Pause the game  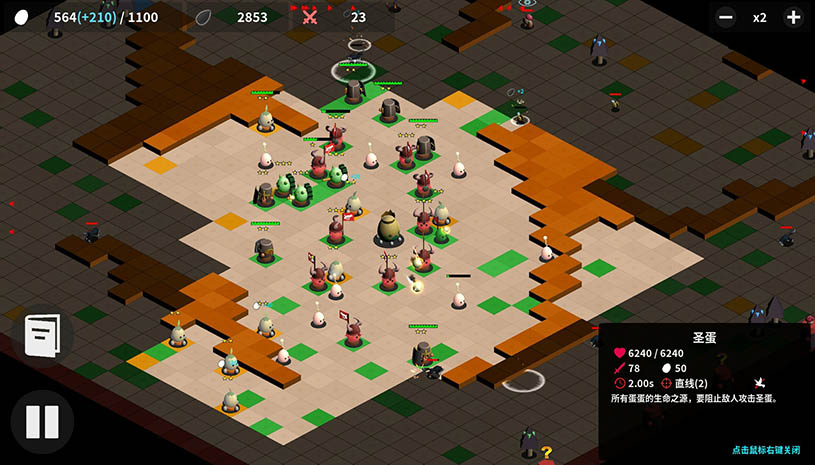point(42,421)
